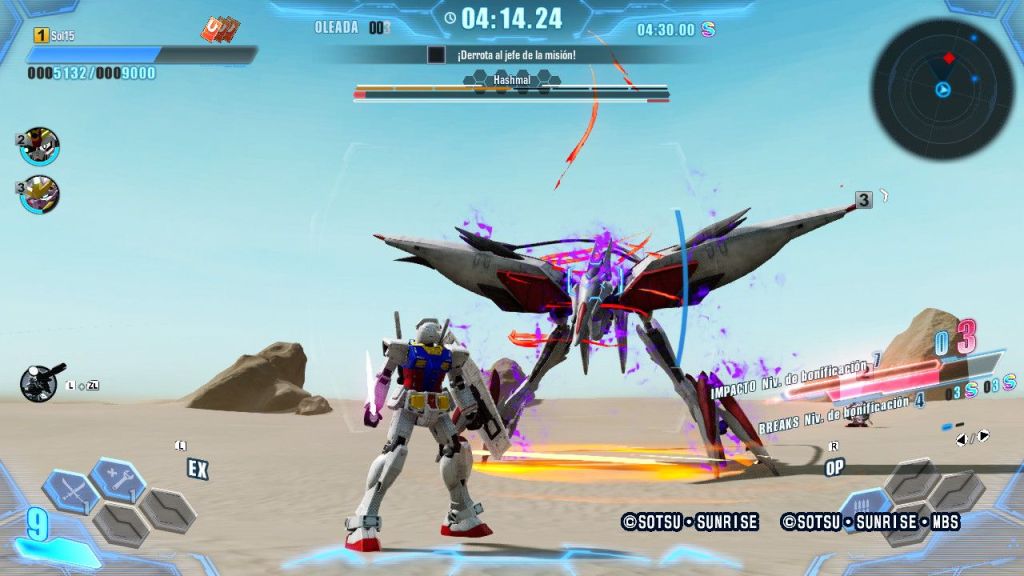Click the red player marker on the radar
1024x576 pixels.
949,58
